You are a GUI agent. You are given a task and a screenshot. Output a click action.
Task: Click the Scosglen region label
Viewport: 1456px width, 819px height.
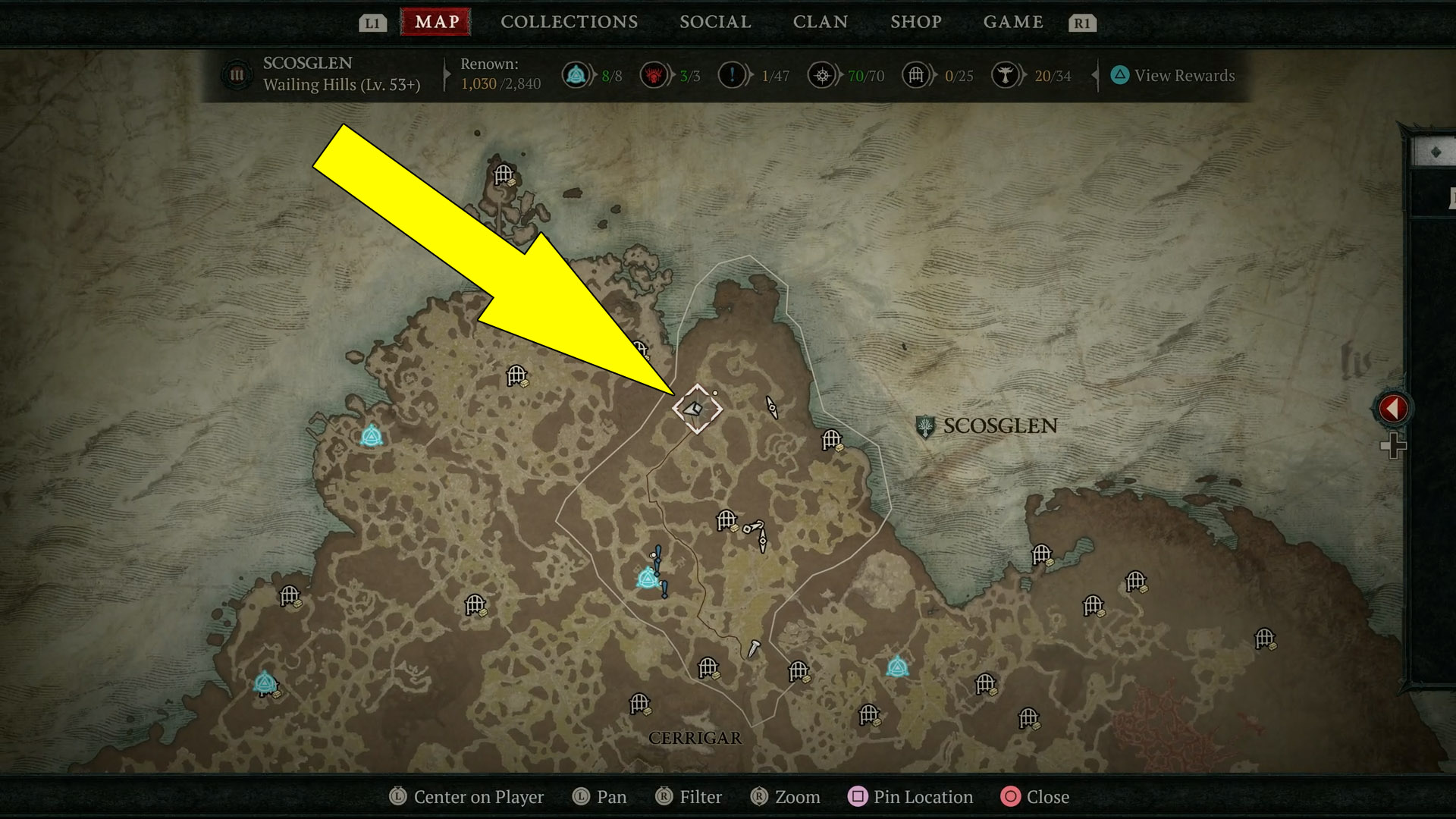coord(999,426)
